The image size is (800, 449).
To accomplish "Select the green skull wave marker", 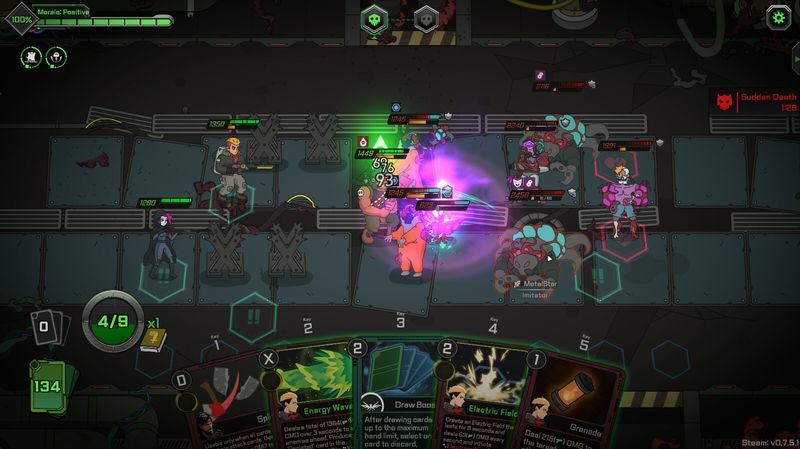I will 374,19.
